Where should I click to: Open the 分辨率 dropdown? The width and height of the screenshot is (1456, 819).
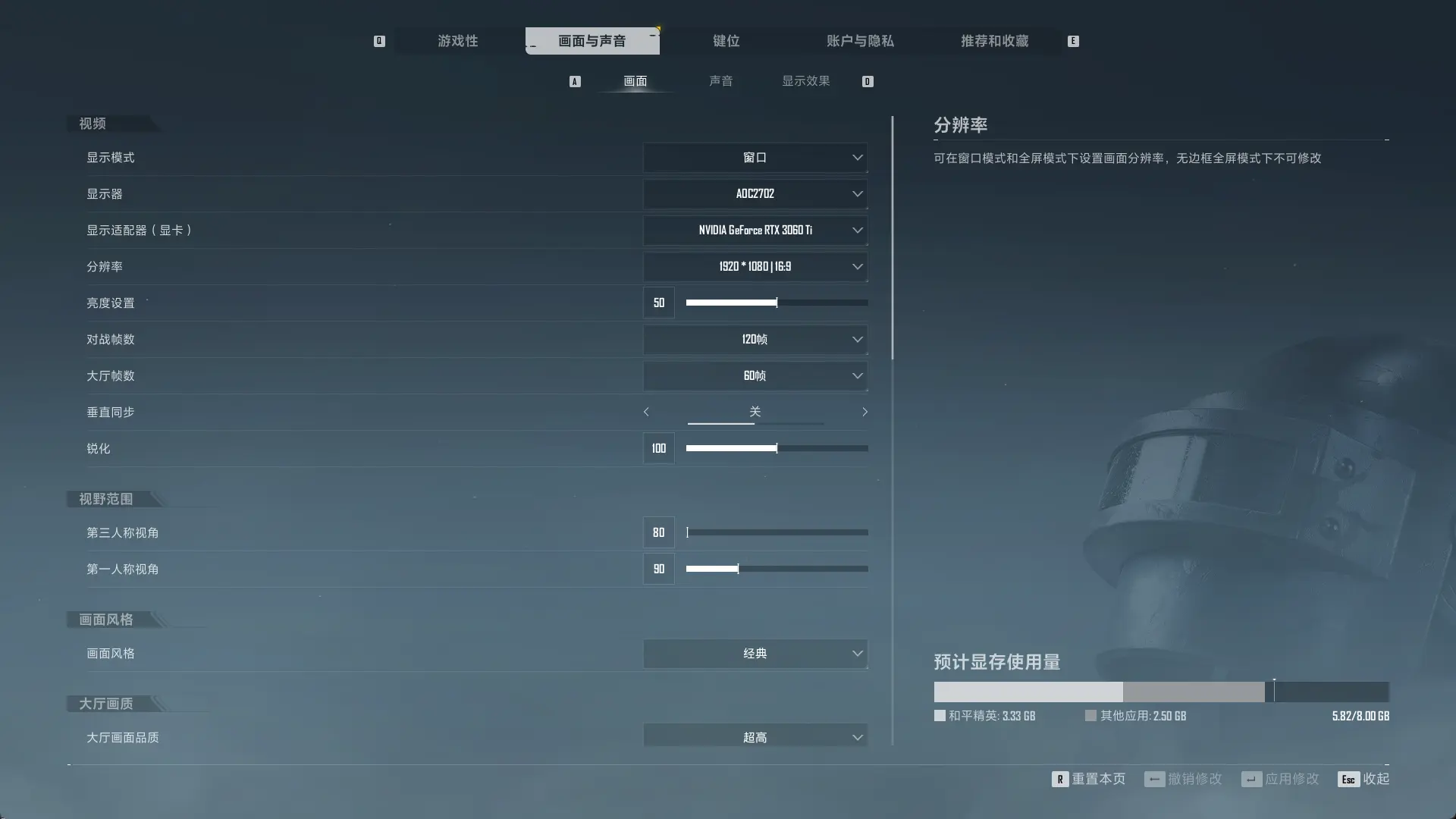point(755,266)
